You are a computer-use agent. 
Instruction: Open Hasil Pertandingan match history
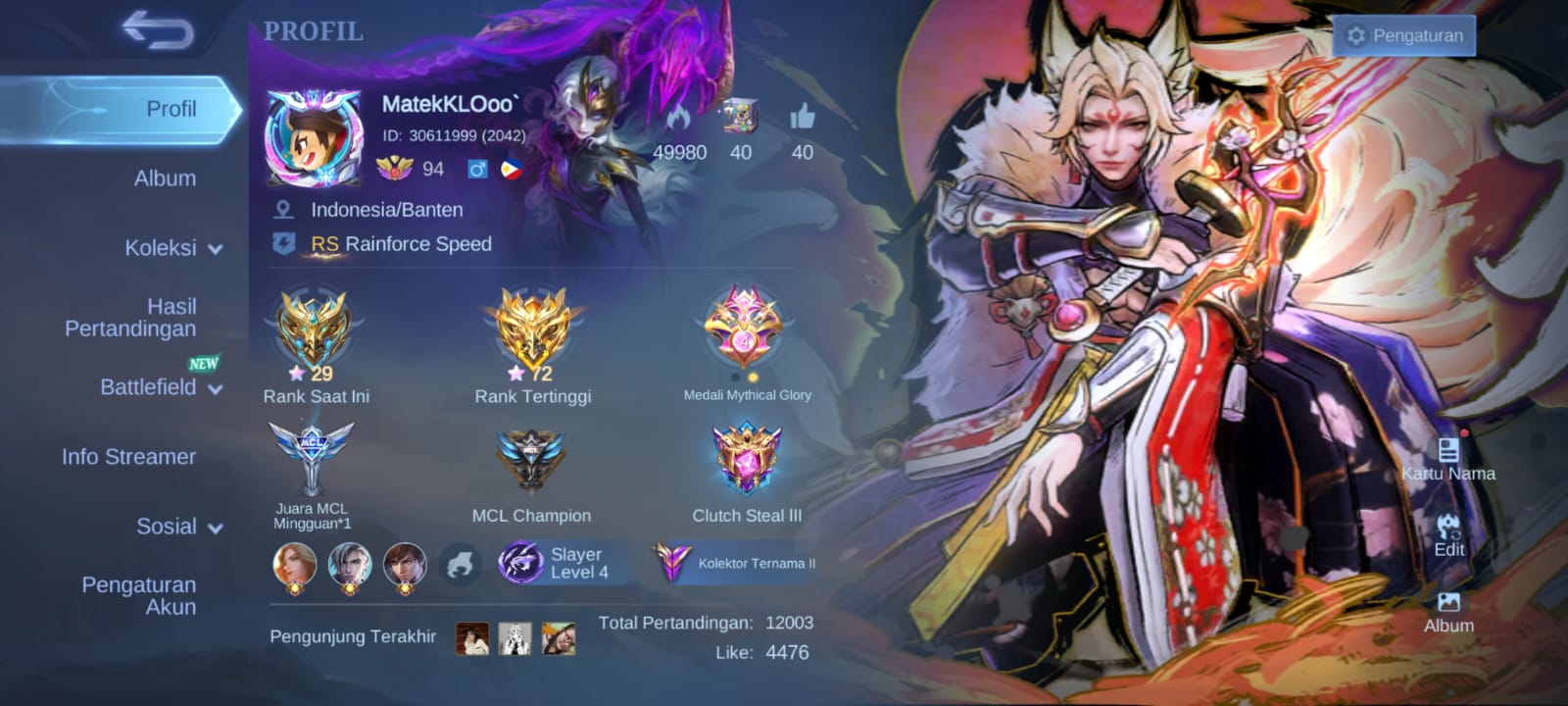(131, 318)
